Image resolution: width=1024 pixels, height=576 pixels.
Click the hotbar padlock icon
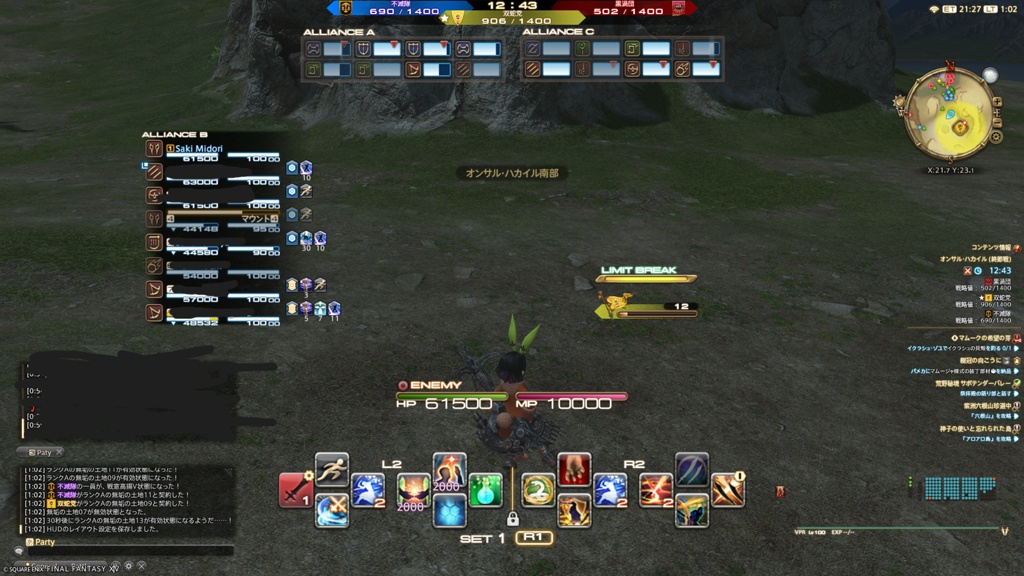coord(512,519)
